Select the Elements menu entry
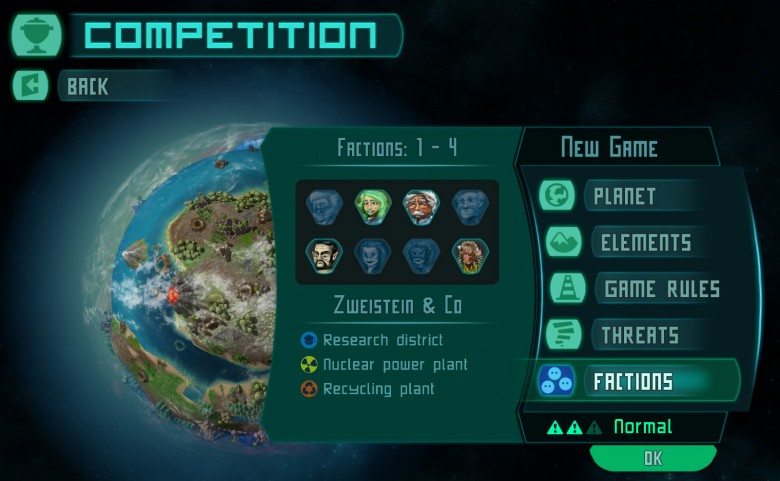This screenshot has width=780, height=481. coord(645,242)
